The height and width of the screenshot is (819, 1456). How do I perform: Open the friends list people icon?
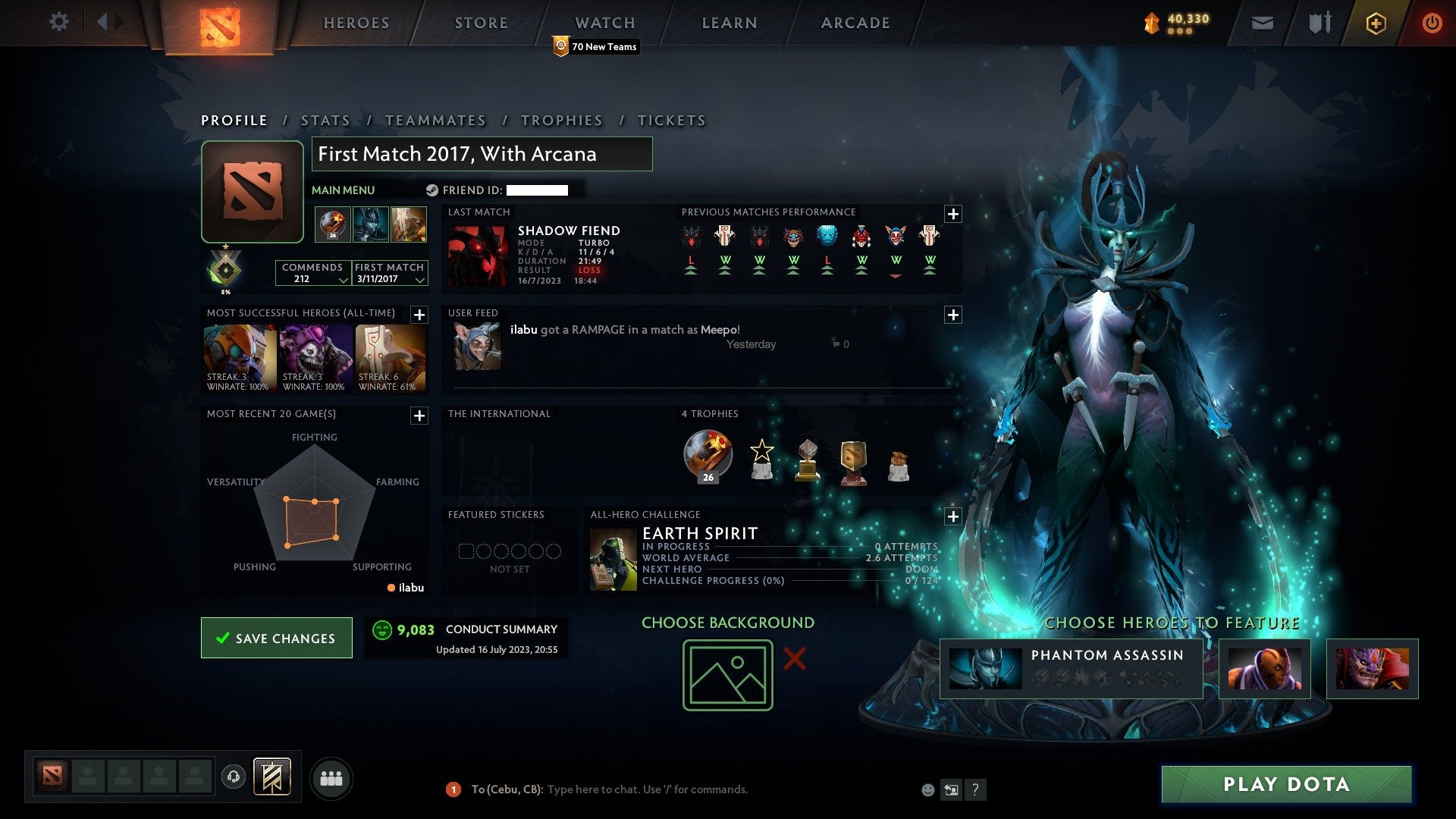pos(331,777)
